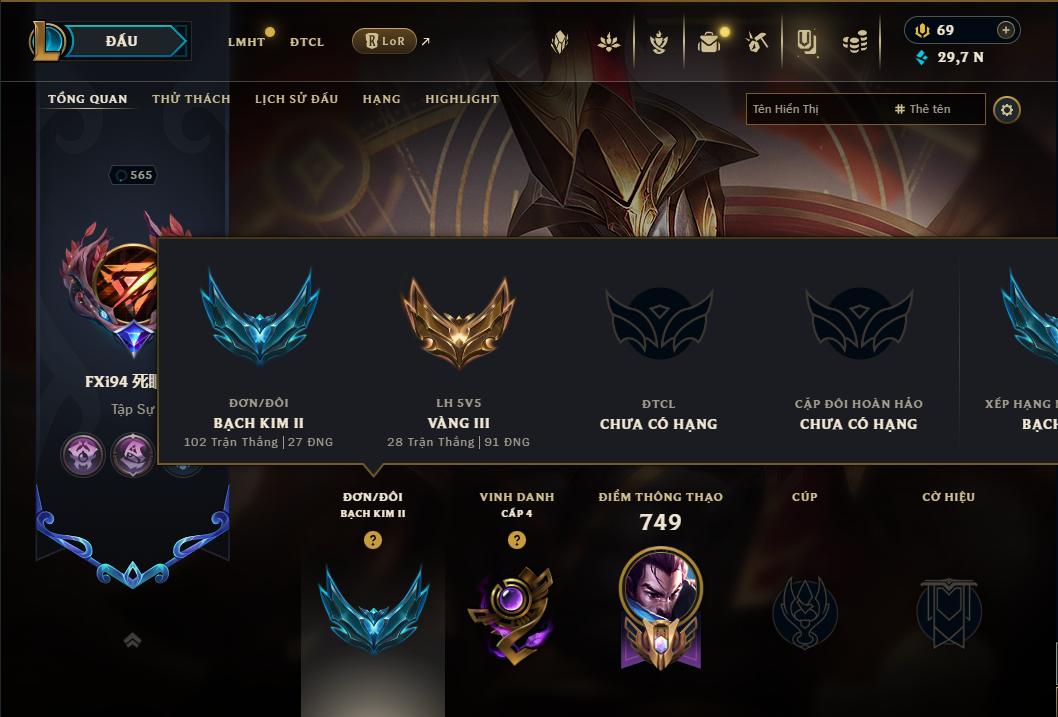Switch to the LMHT game mode
This screenshot has height=717, width=1058.
coord(246,42)
